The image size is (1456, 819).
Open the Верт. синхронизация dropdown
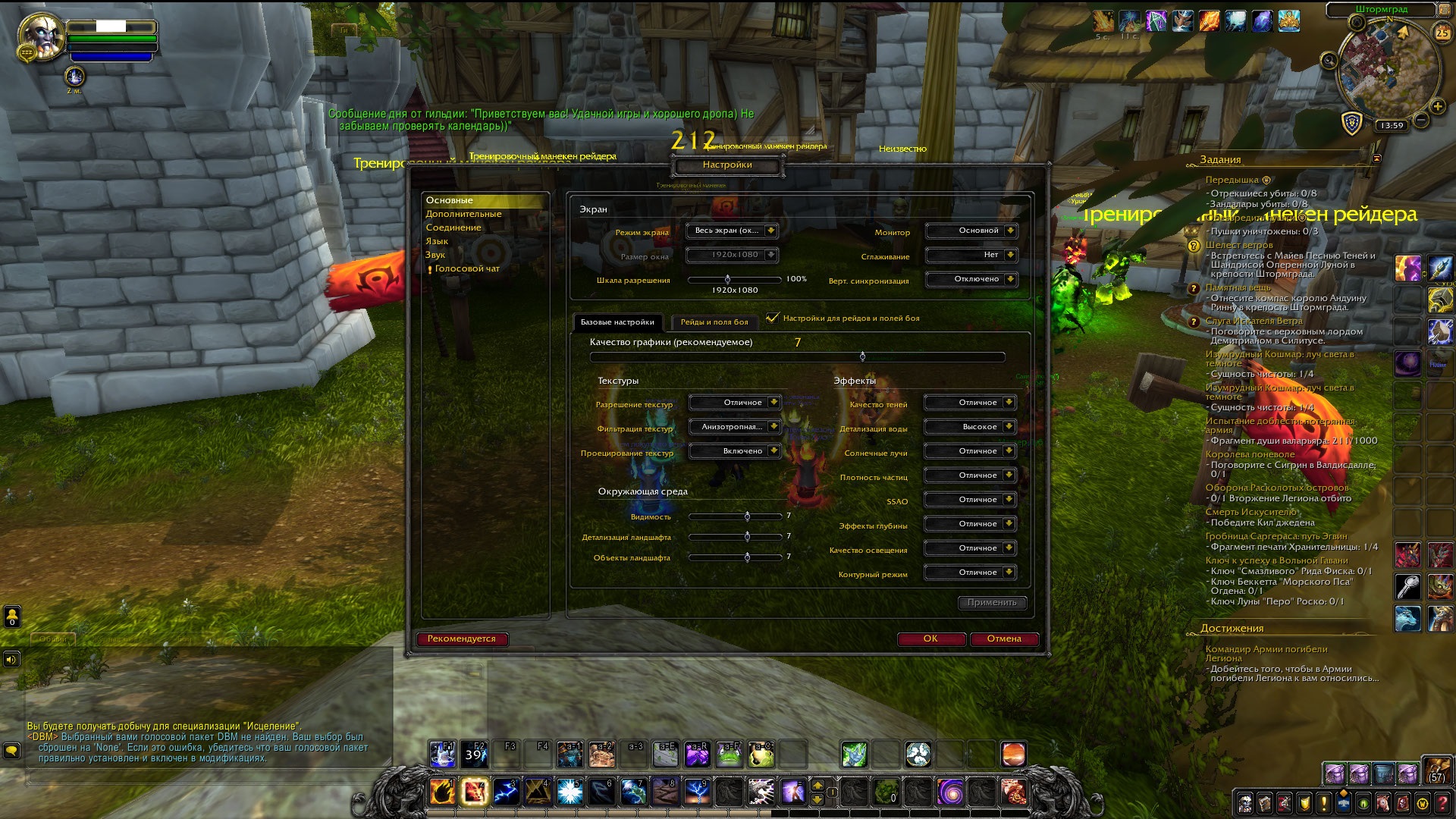coord(971,279)
